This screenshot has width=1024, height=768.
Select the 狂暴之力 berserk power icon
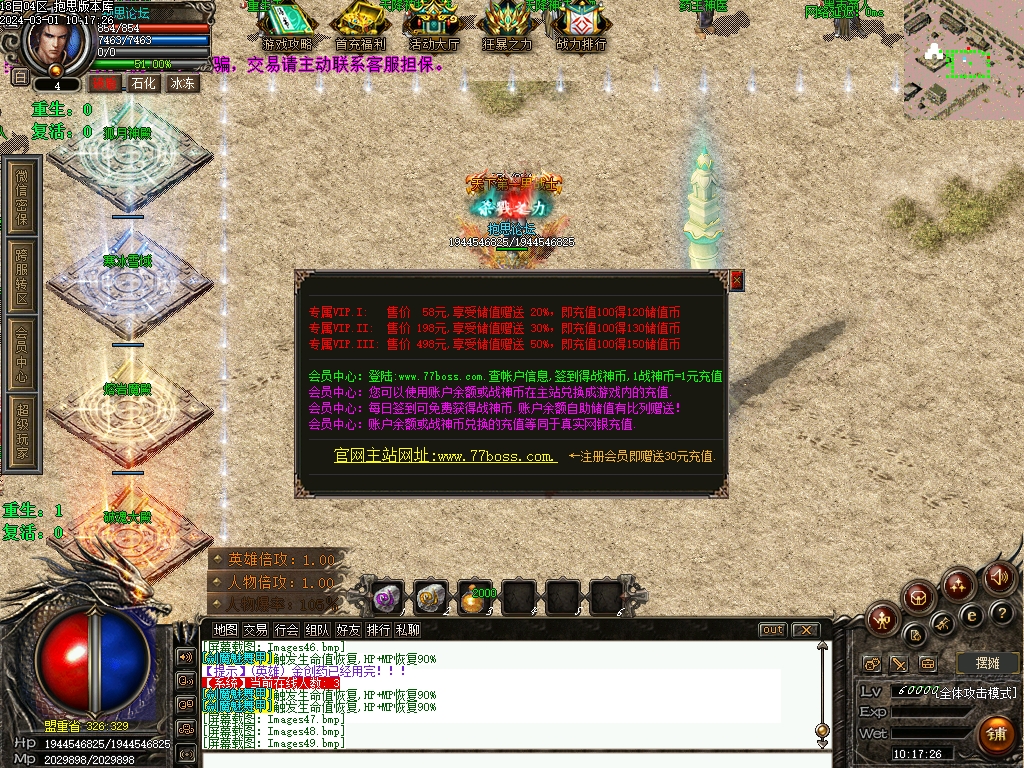click(x=507, y=24)
